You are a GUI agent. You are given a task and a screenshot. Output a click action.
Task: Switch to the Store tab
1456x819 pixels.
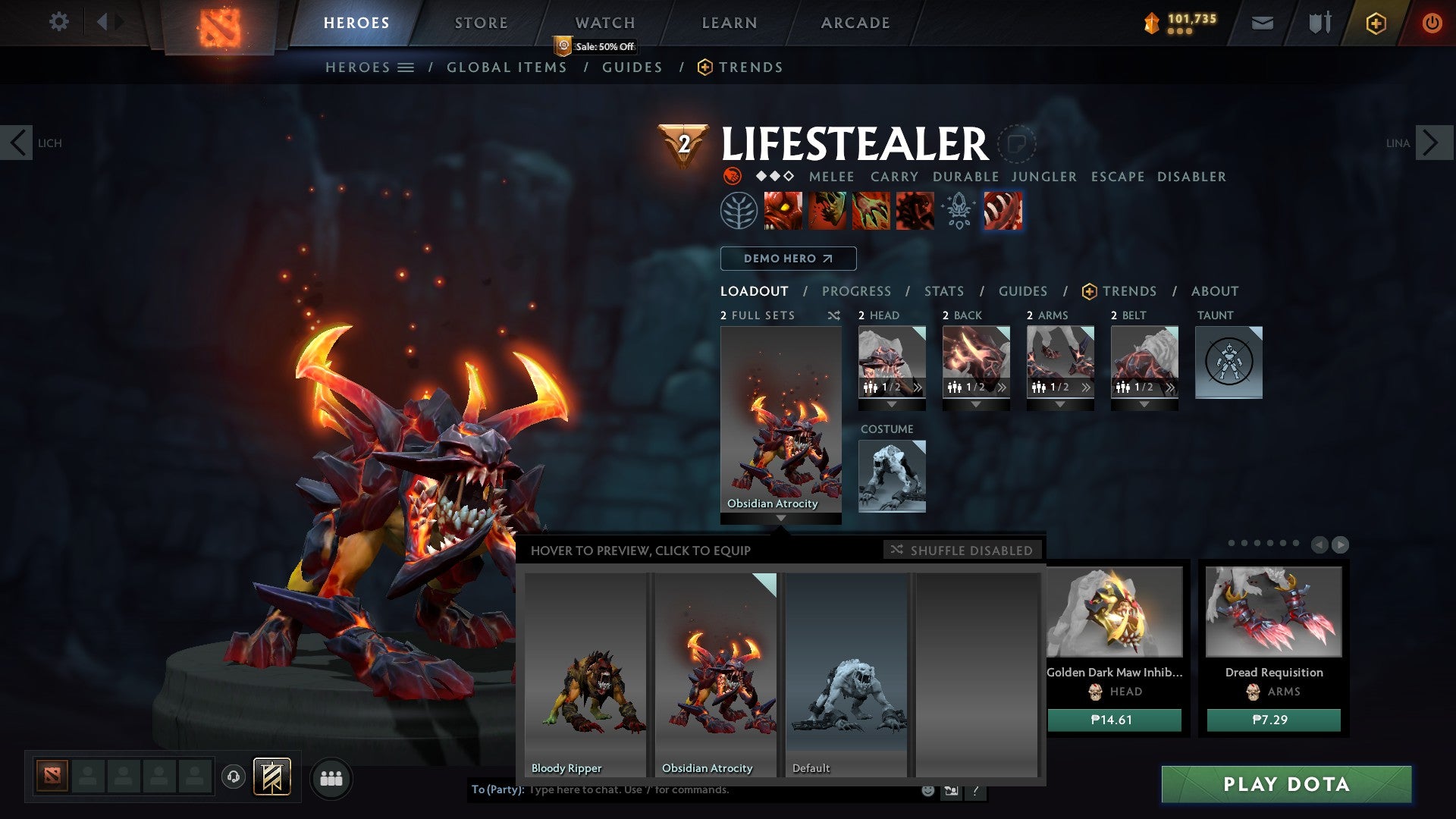(481, 23)
